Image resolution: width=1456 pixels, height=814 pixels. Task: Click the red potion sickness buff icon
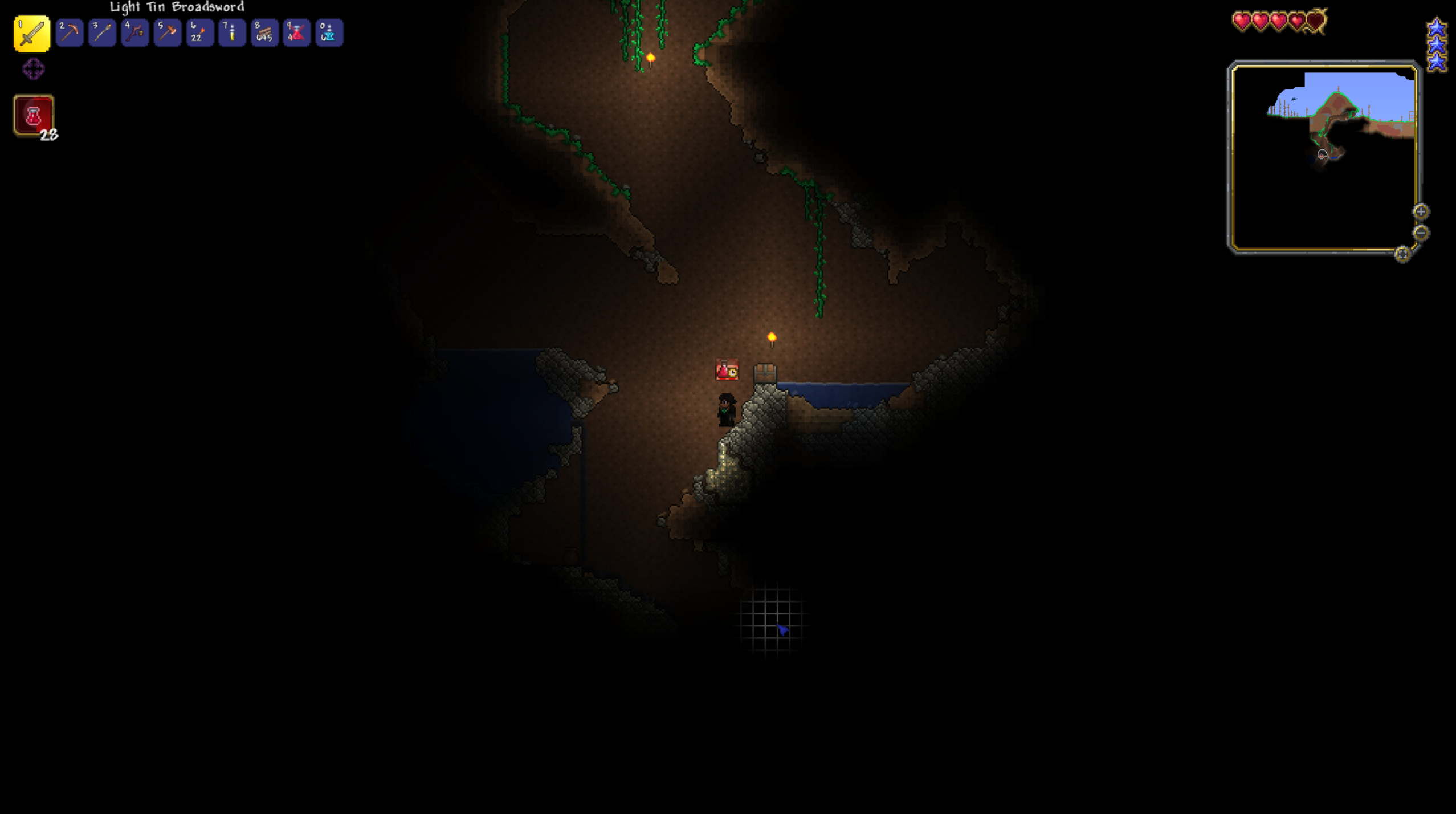pos(34,116)
